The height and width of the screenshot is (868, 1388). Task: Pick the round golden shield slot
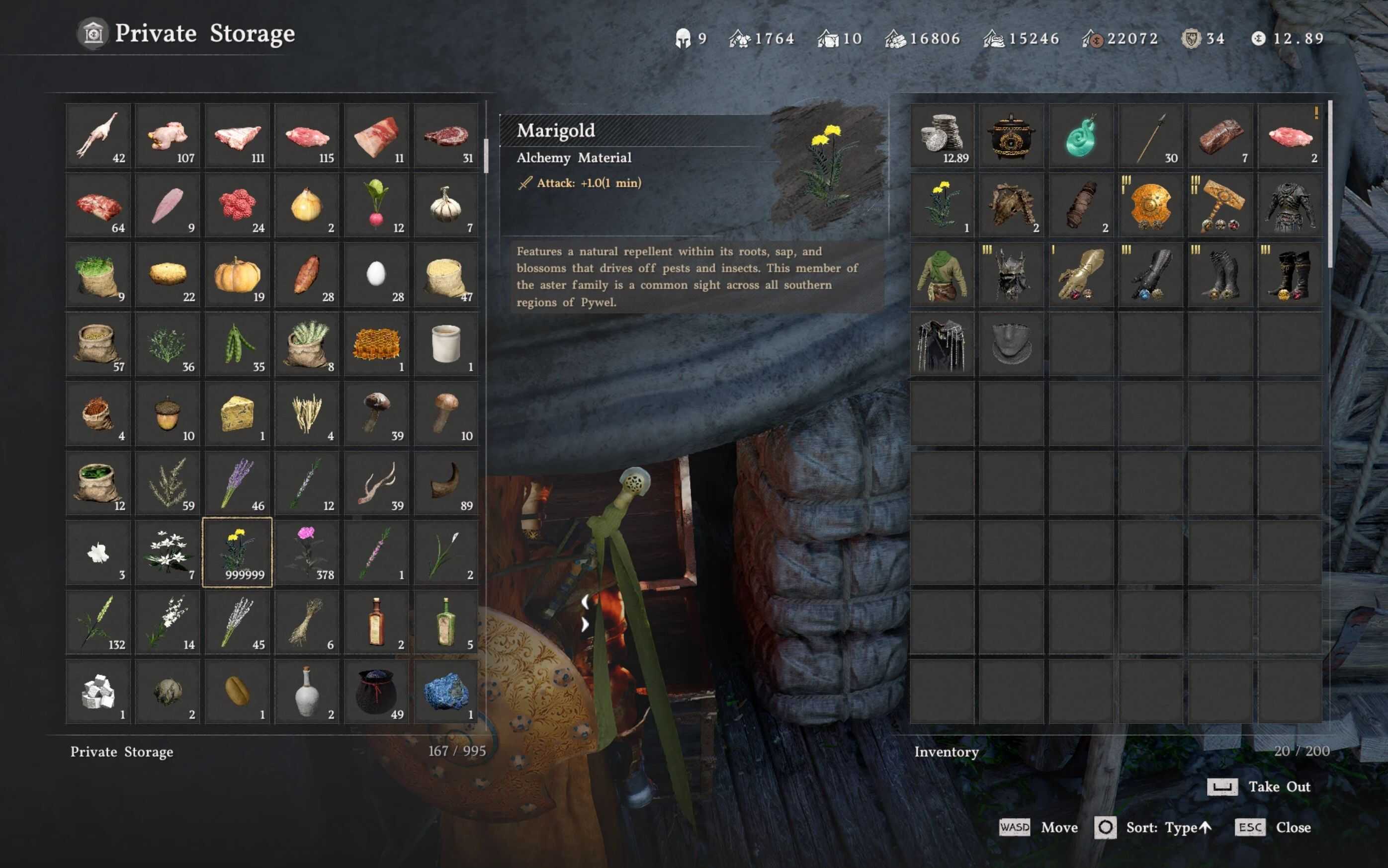coord(1150,206)
